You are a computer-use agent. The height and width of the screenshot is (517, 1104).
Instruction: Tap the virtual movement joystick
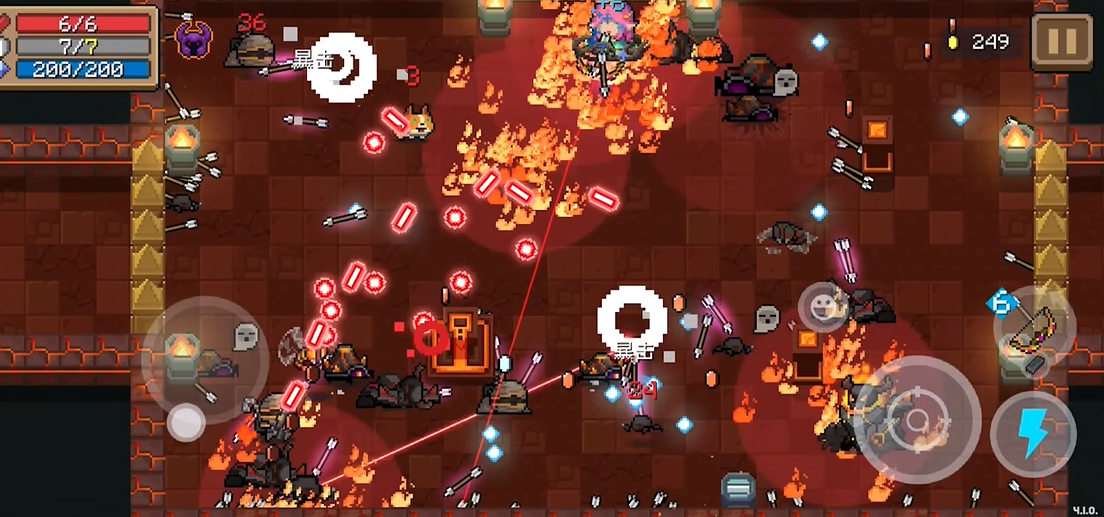click(x=186, y=422)
